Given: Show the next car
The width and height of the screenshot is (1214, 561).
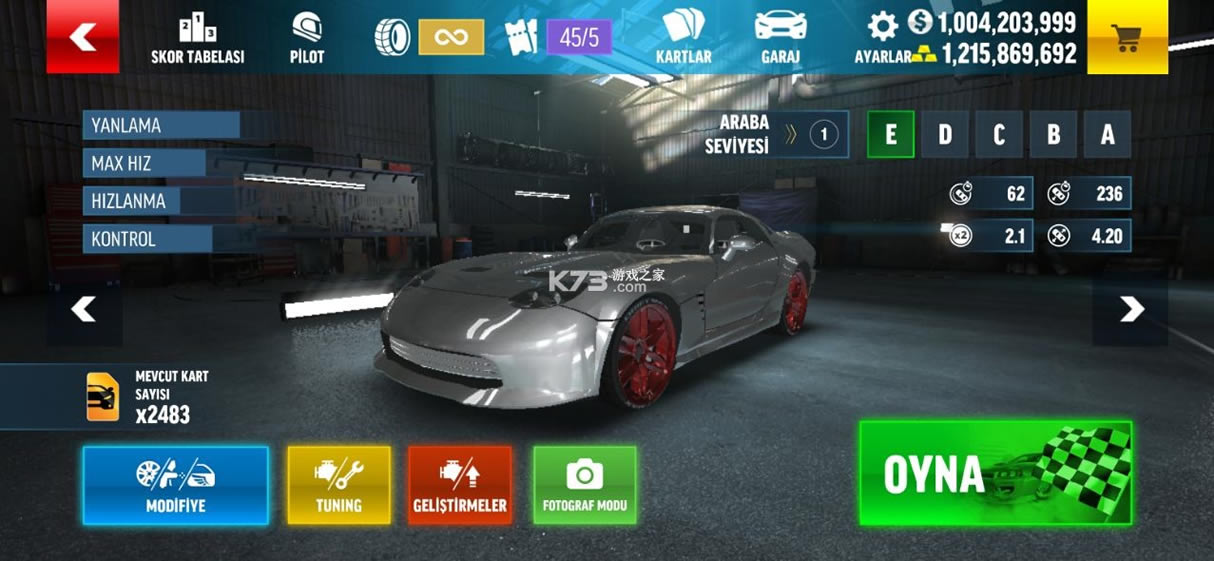Looking at the screenshot, I should point(1131,310).
